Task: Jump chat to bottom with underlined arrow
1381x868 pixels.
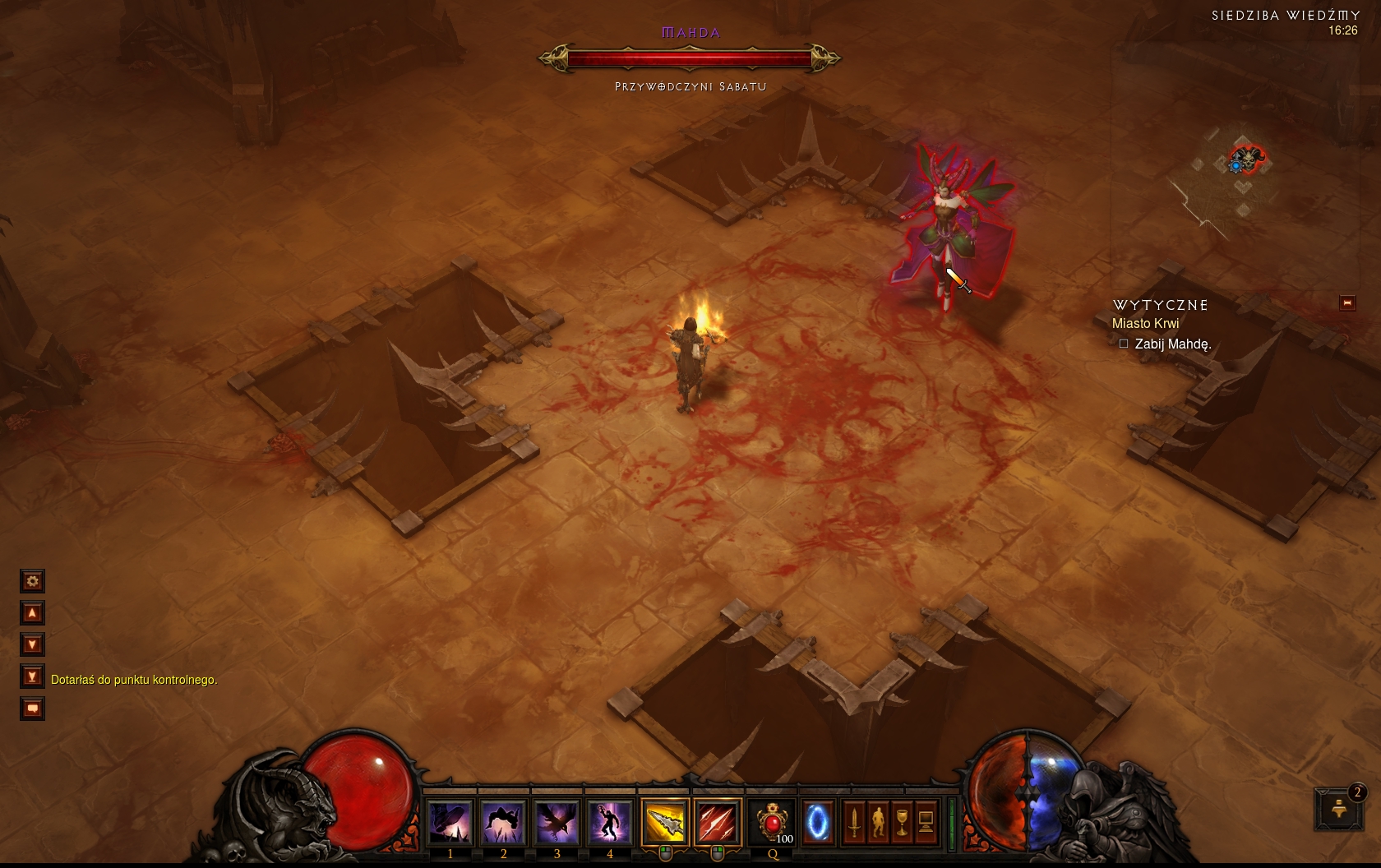Action: 32,676
